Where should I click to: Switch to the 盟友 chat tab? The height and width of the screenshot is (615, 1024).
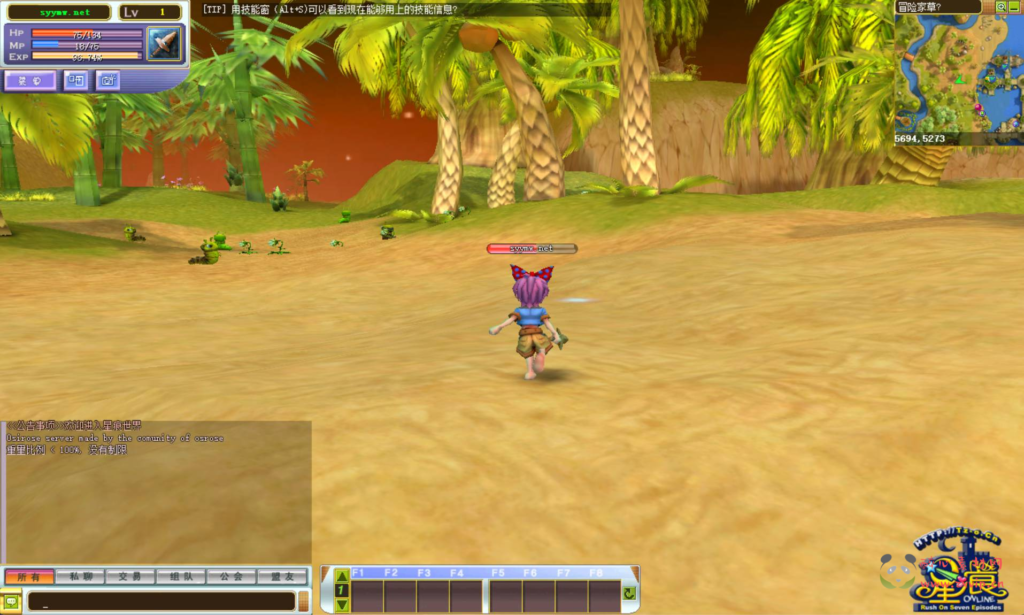282,577
